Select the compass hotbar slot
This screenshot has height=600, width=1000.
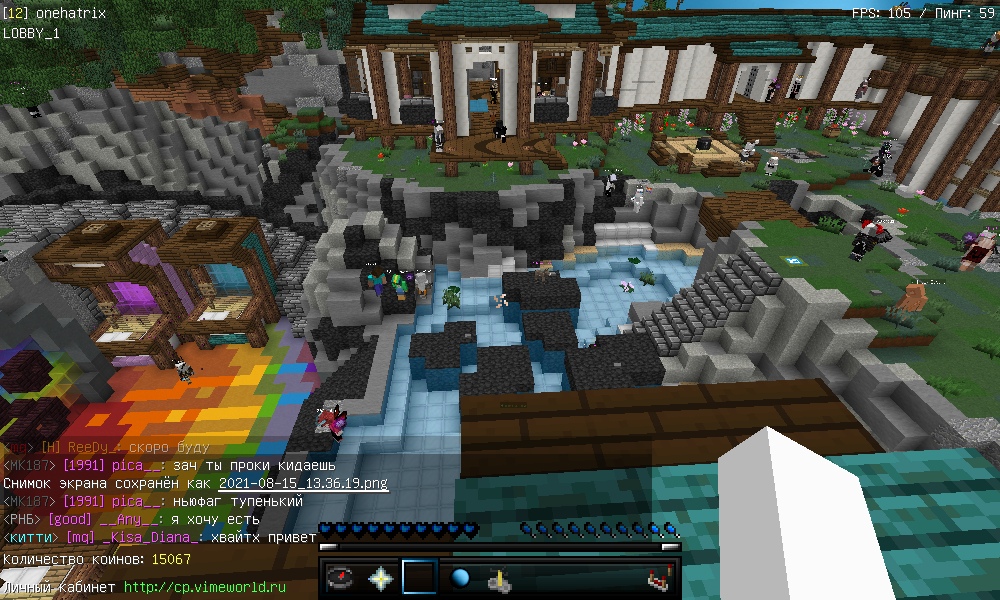(343, 578)
